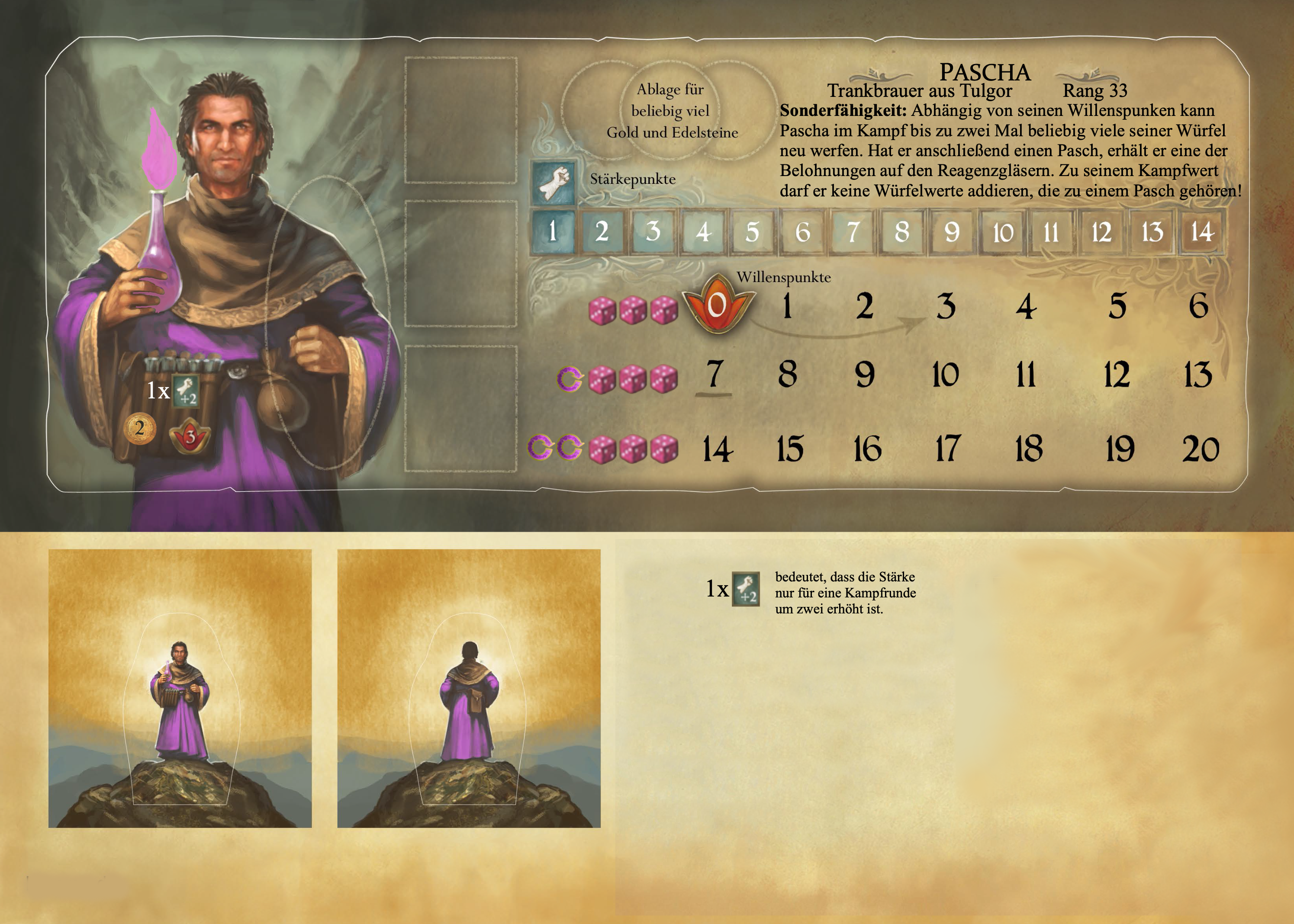Choose the back-facing Pascha standee image
Viewport: 1294px width, 924px height.
pos(469,688)
